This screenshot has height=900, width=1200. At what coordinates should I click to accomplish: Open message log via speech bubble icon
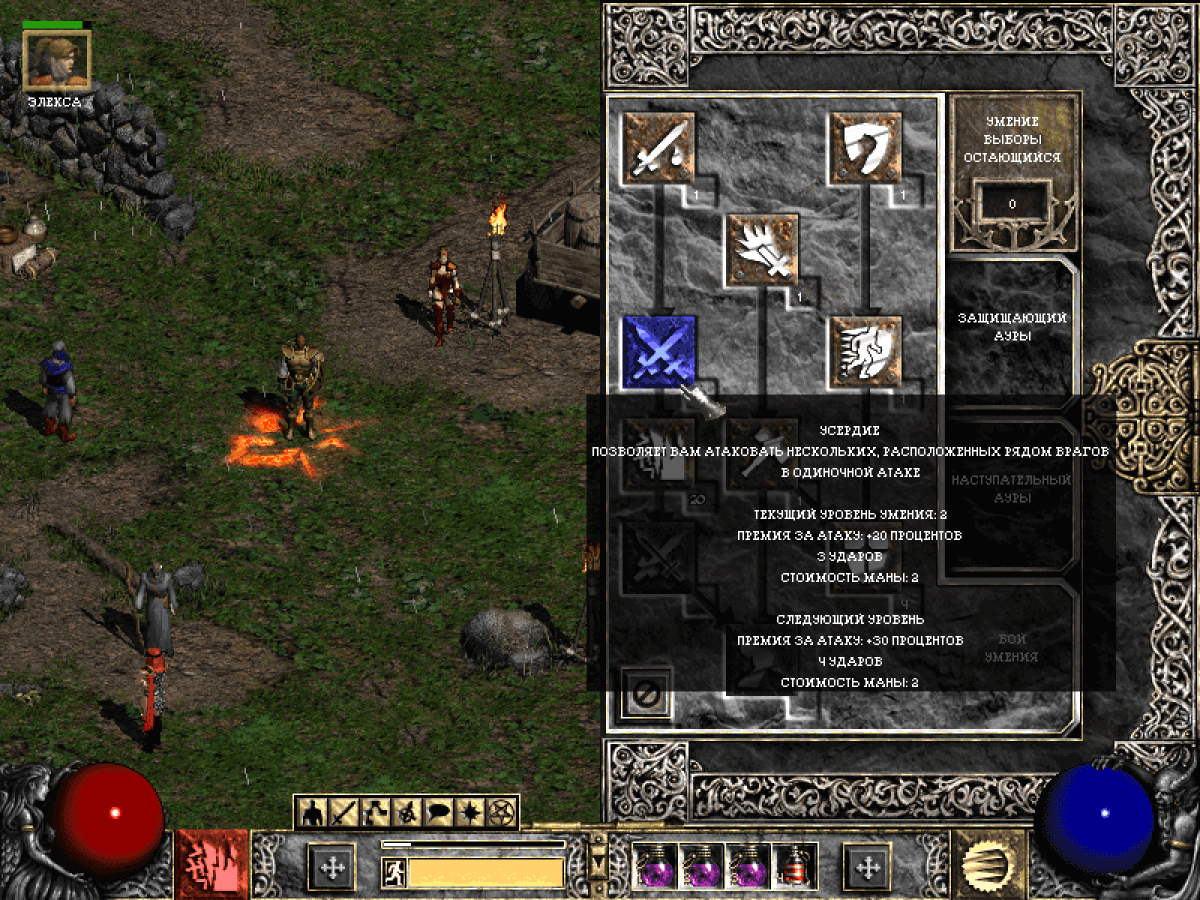coord(439,813)
